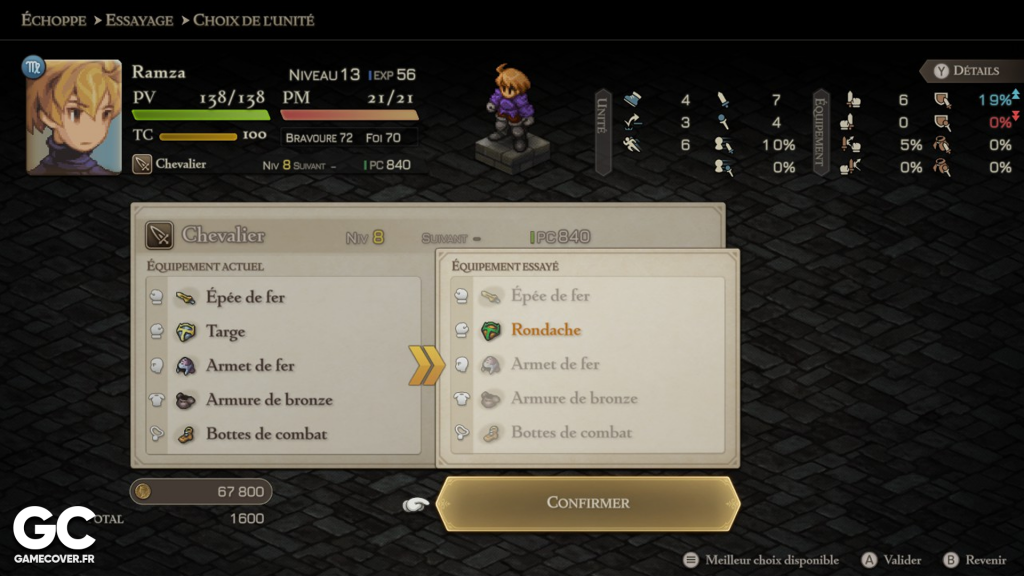Return to Essayage breadcrumb step
The height and width of the screenshot is (576, 1024).
(139, 20)
